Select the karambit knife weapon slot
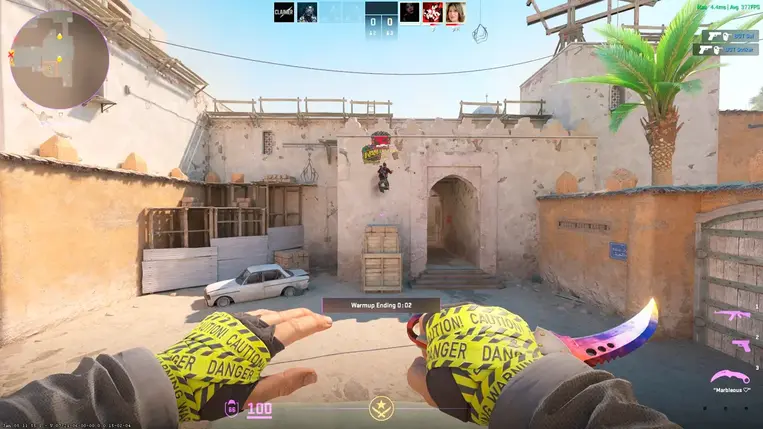The image size is (763, 429). 730,377
